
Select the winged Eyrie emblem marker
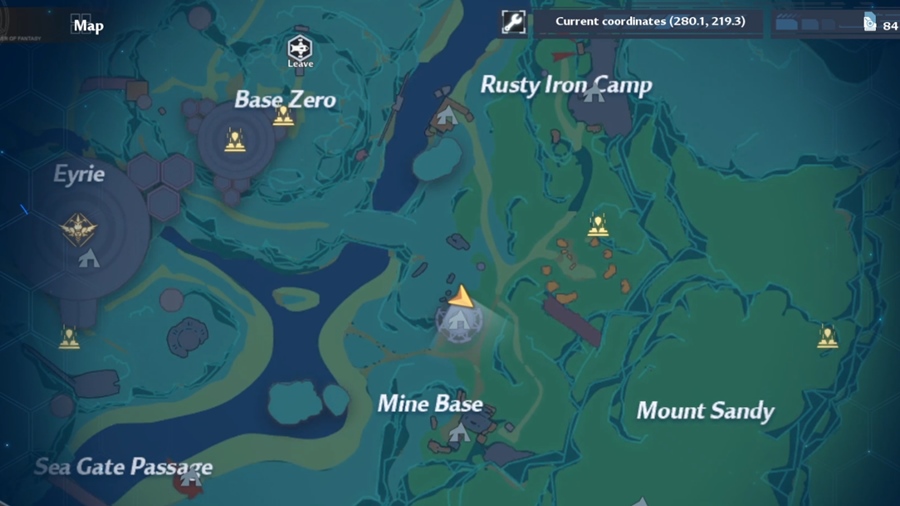(x=79, y=228)
